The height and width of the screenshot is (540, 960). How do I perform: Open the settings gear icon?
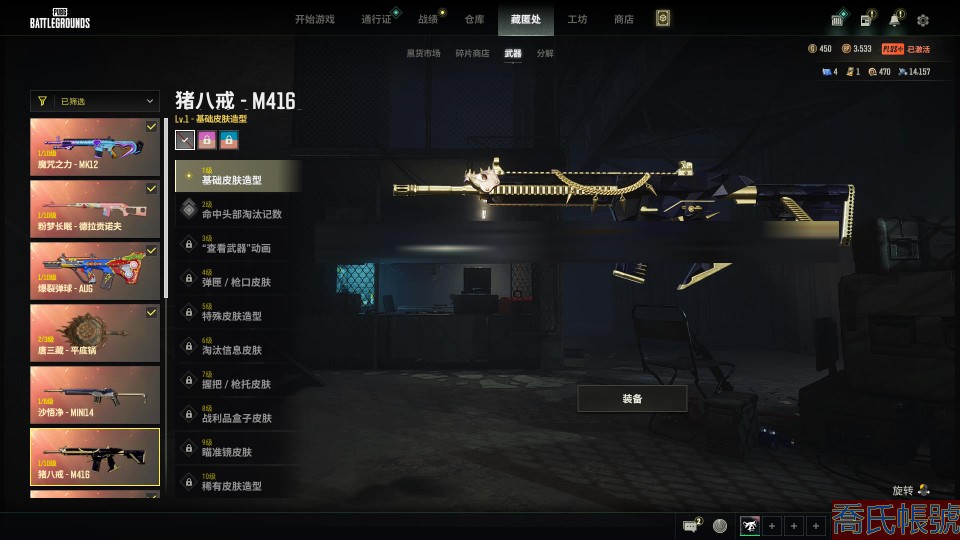[x=922, y=20]
